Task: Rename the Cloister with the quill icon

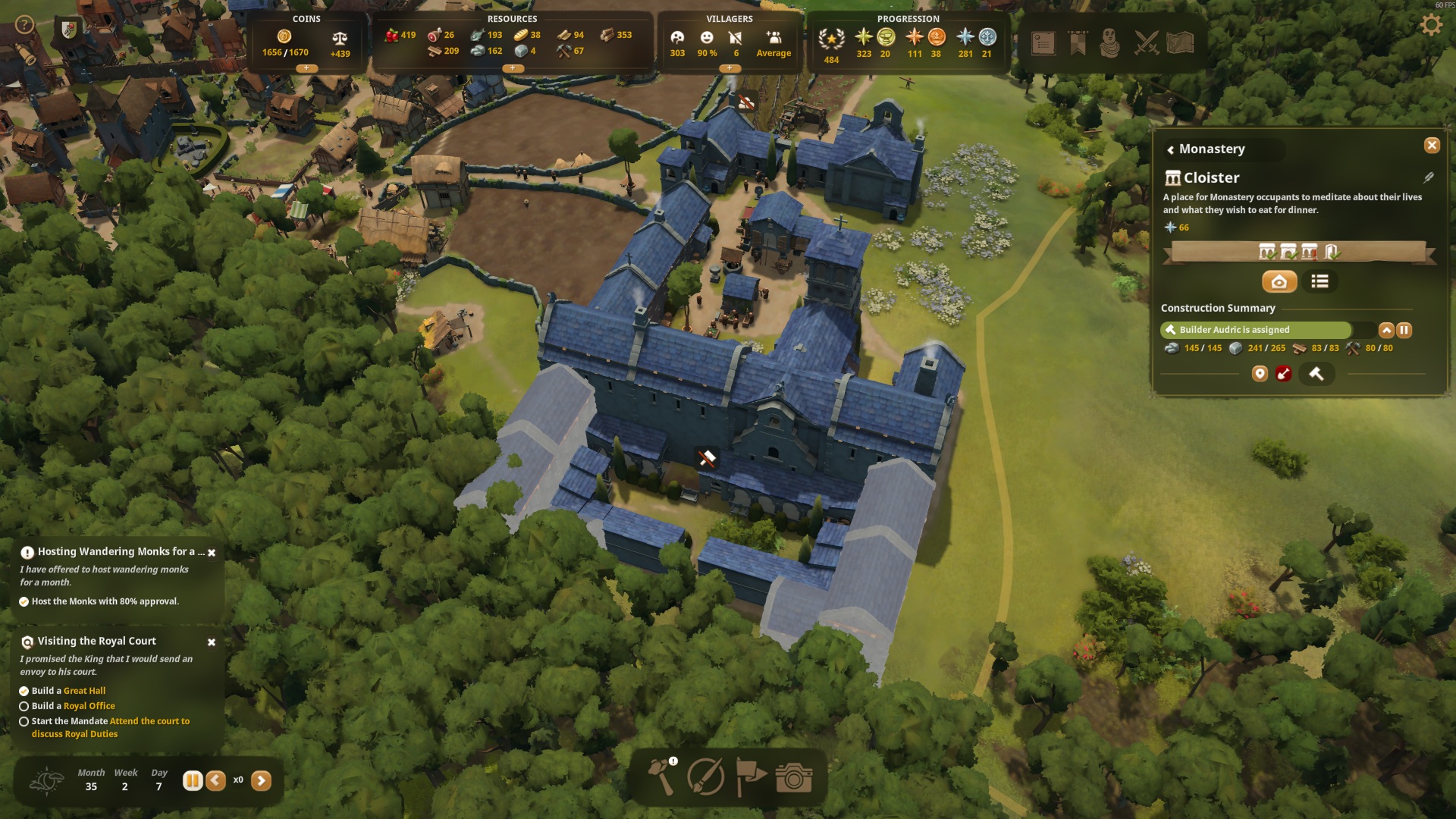Action: [x=1428, y=177]
